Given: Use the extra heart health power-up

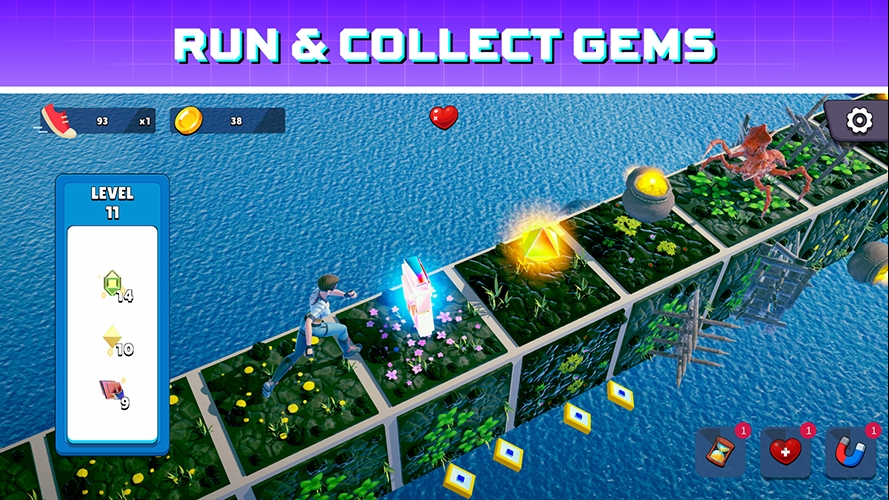Looking at the screenshot, I should (785, 453).
